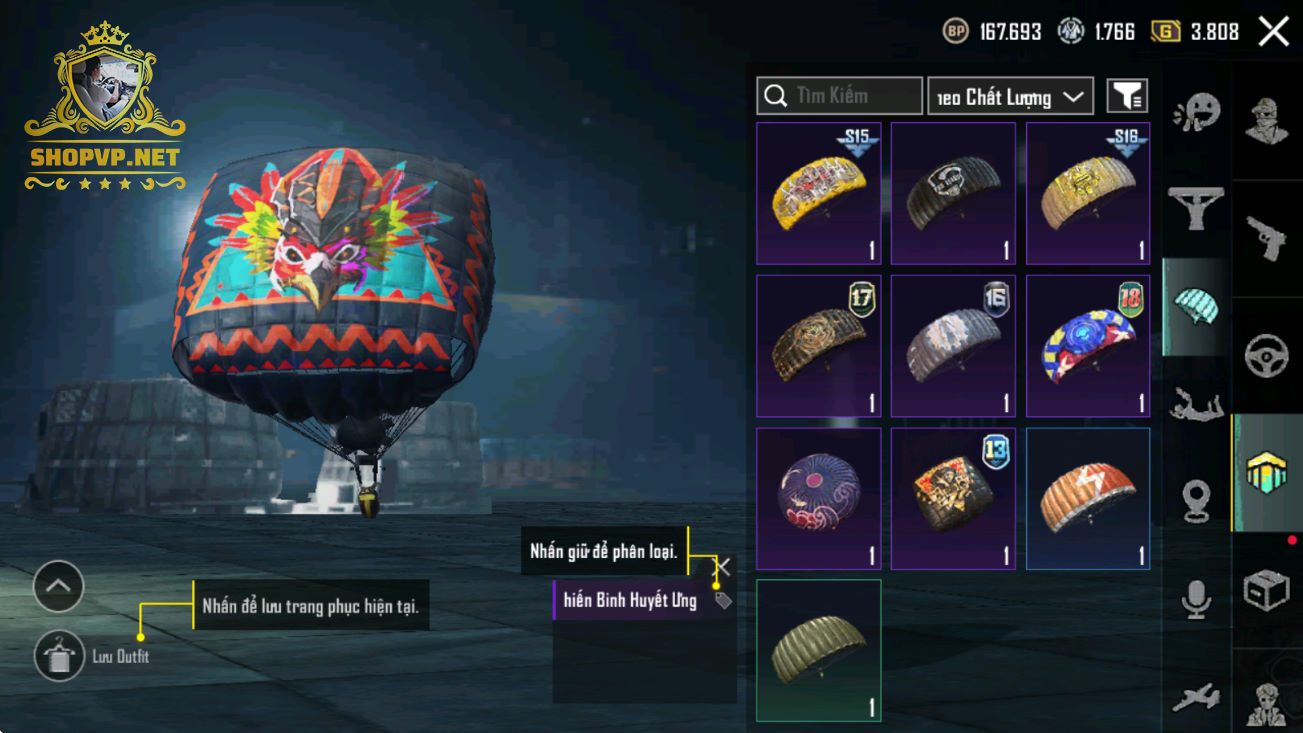Dismiss the tooltip with the small X
Image resolution: width=1303 pixels, height=733 pixels.
(x=722, y=567)
